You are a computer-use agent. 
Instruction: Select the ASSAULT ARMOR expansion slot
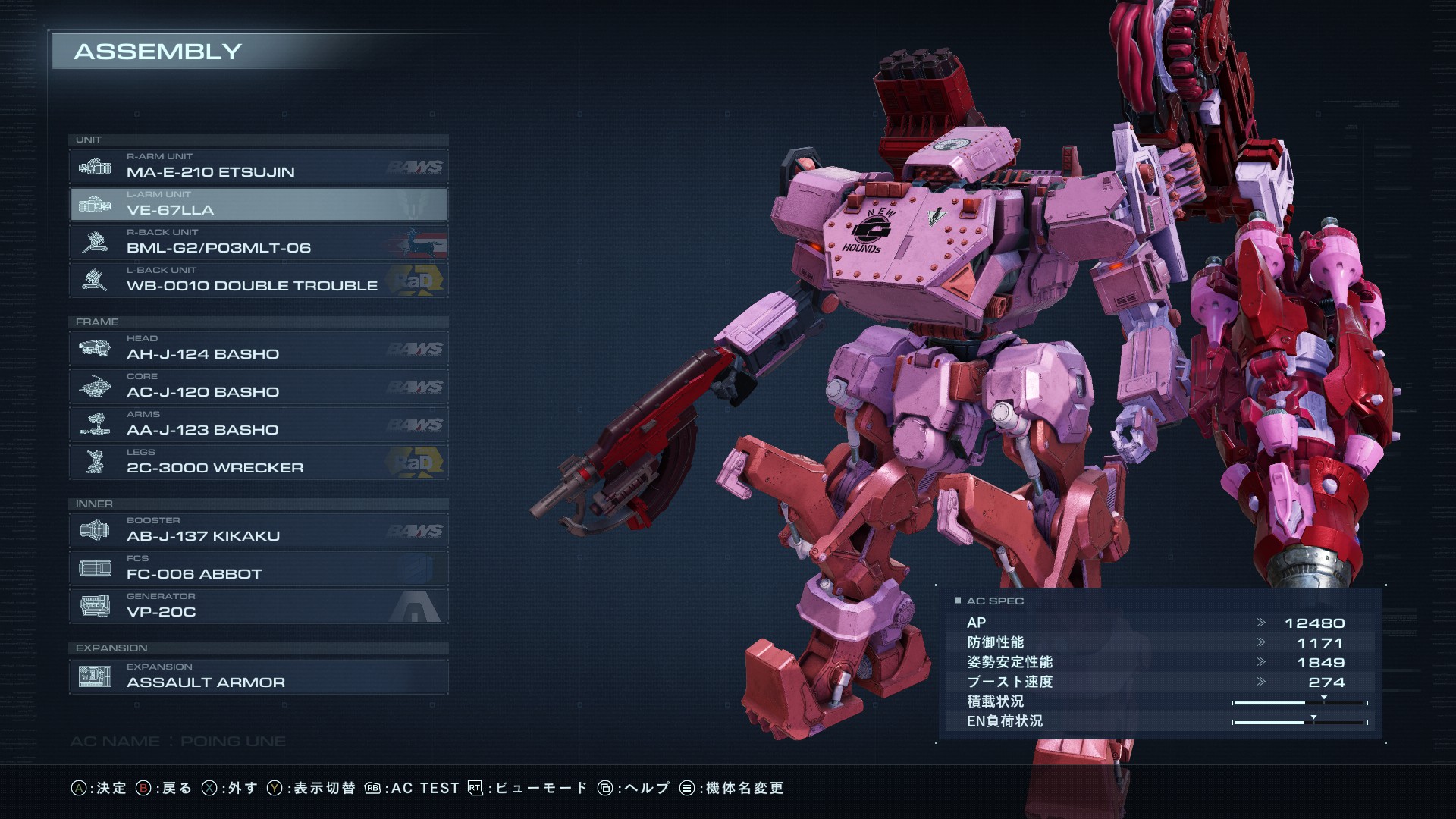pyautogui.click(x=259, y=676)
